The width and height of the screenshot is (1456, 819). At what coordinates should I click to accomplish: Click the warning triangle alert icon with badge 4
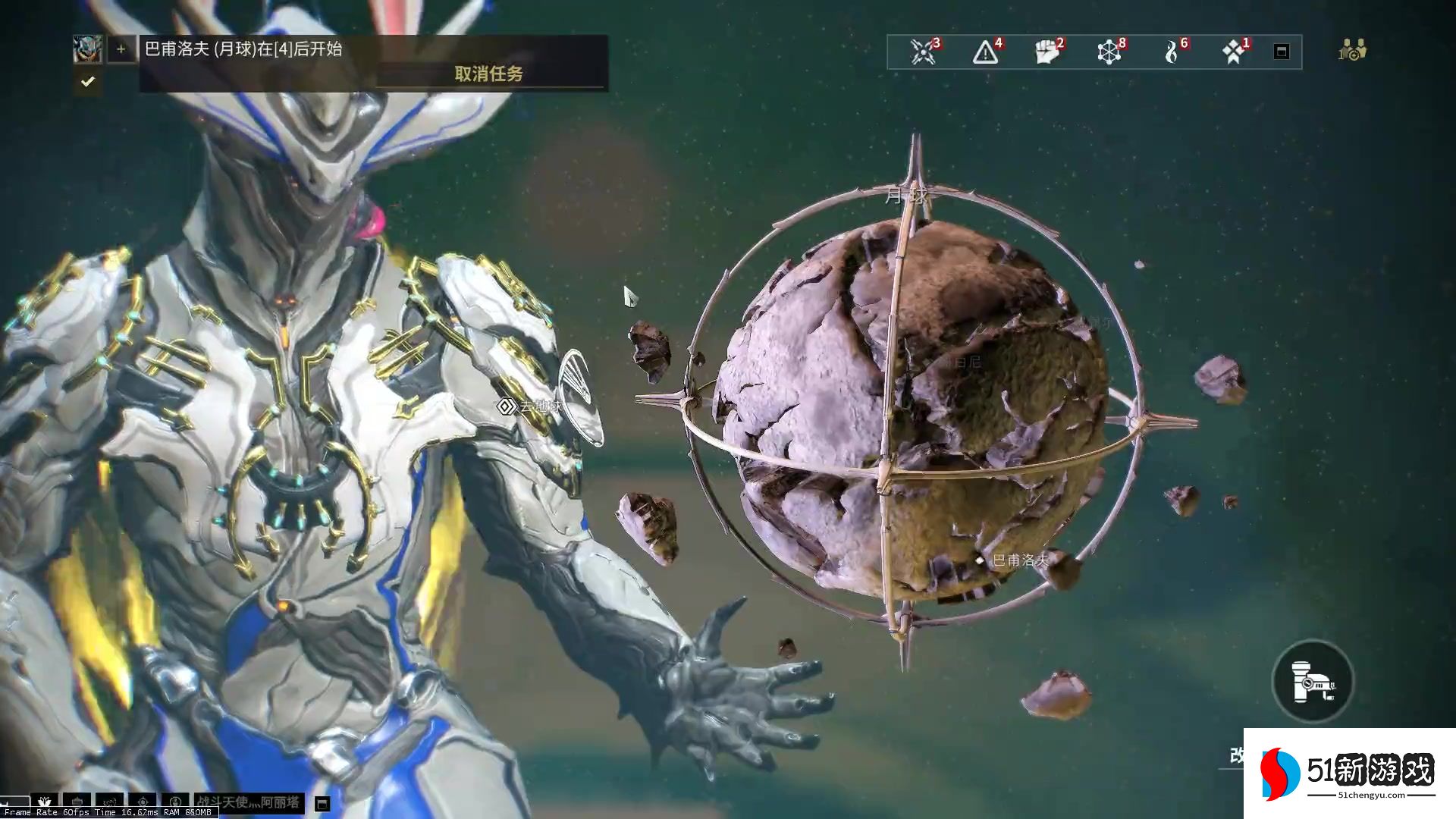point(985,51)
